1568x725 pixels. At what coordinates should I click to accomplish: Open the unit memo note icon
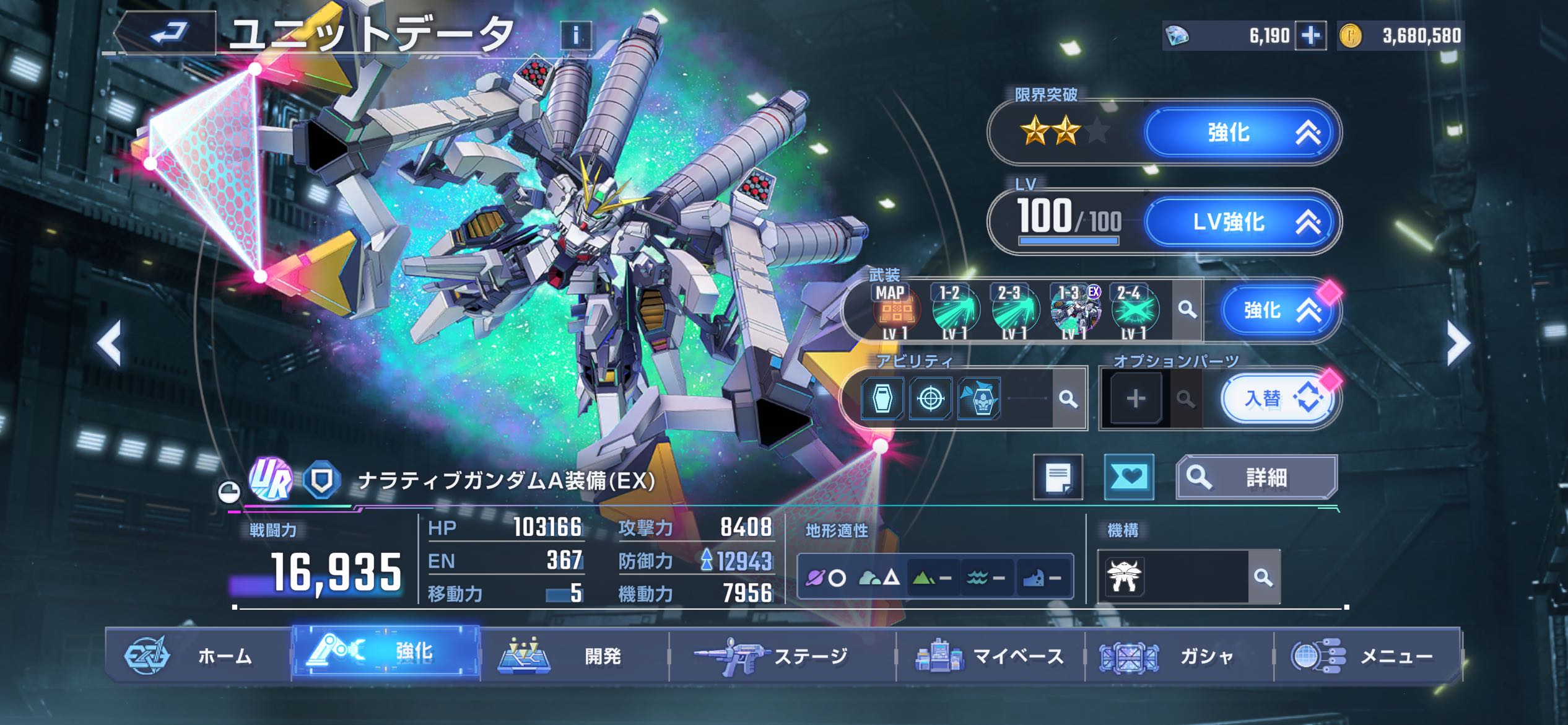[x=1058, y=477]
